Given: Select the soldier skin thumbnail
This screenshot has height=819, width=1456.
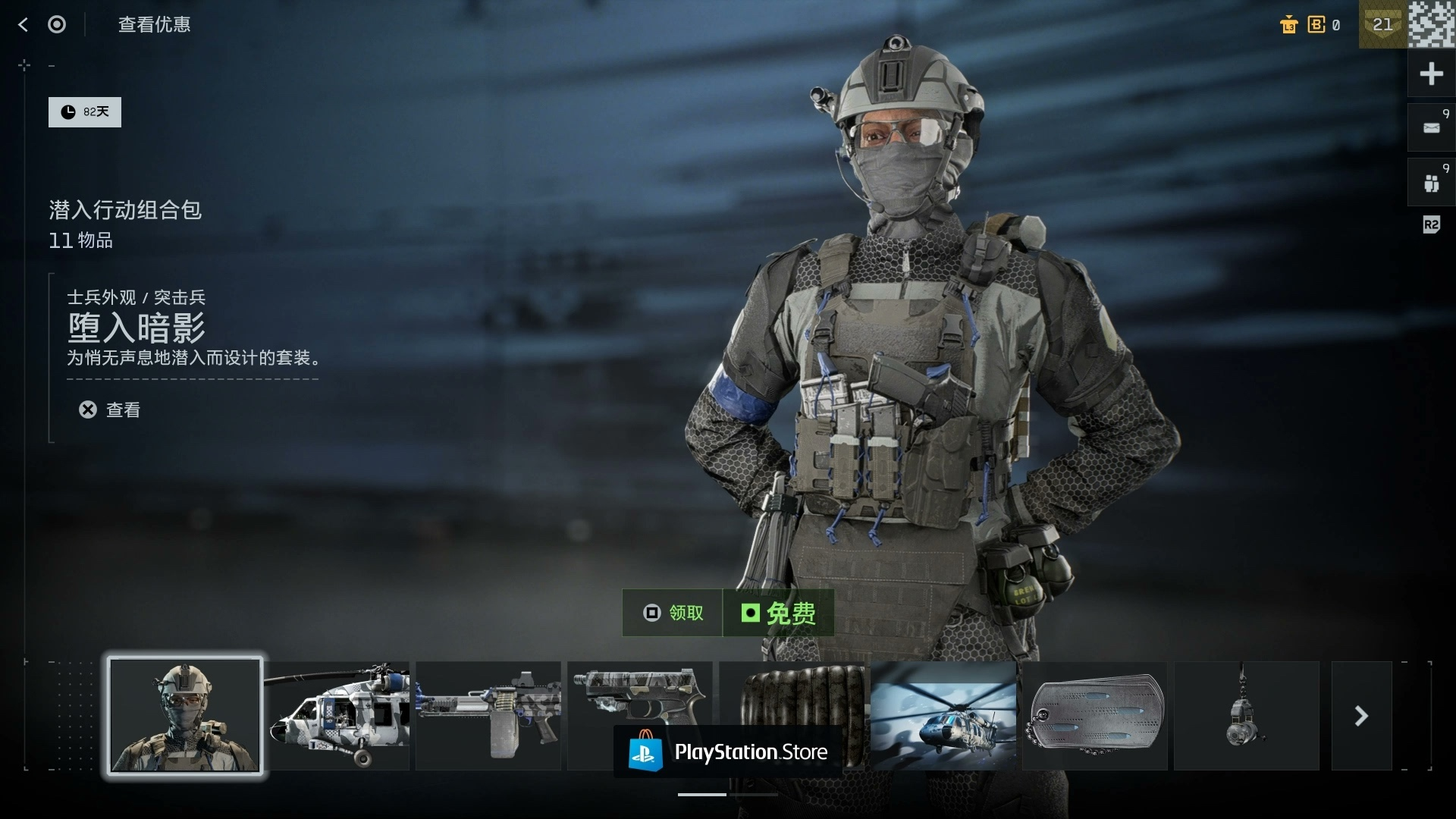Looking at the screenshot, I should coord(185,715).
